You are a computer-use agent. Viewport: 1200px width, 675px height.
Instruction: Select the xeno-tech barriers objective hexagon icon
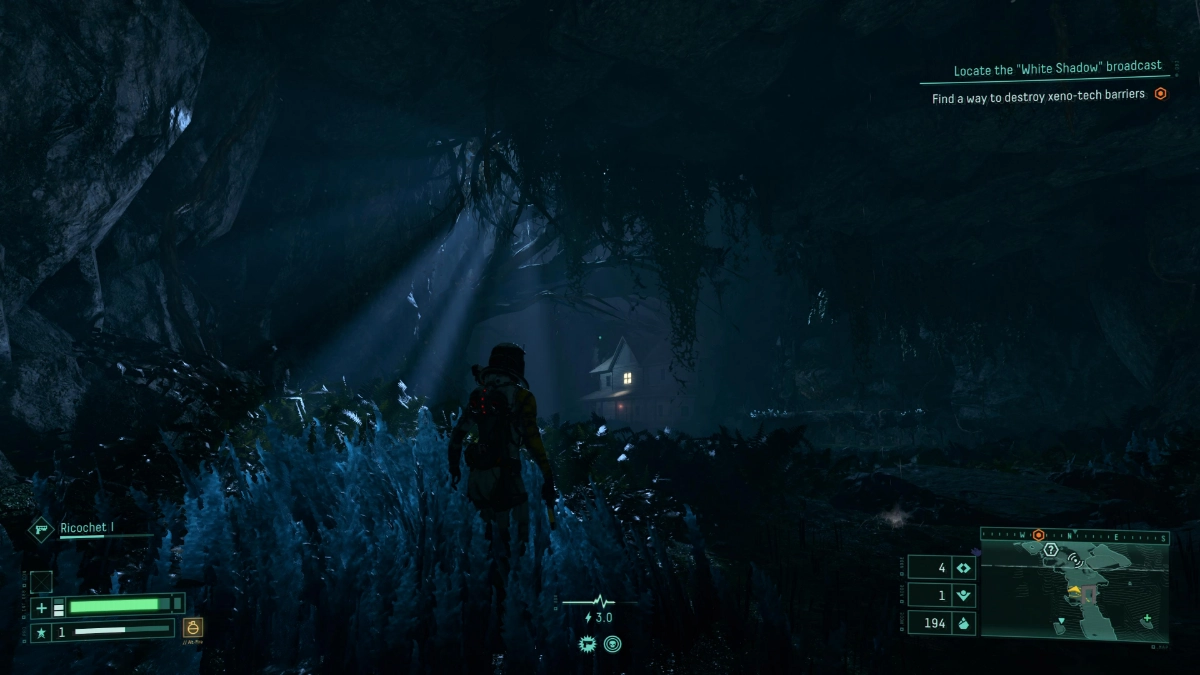click(x=1161, y=94)
